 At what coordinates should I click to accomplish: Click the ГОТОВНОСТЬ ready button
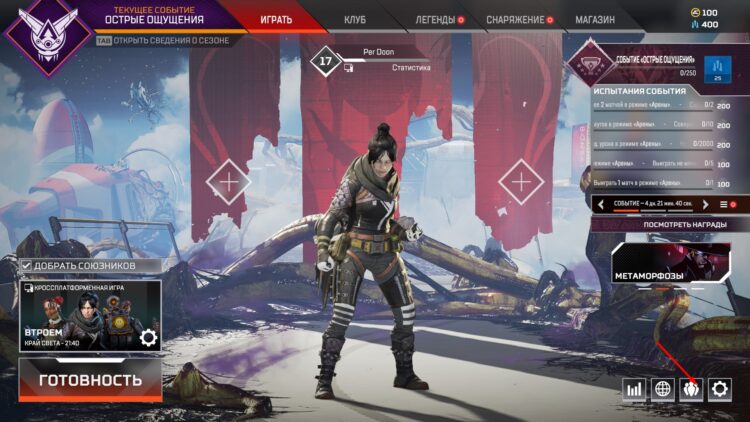coord(90,380)
